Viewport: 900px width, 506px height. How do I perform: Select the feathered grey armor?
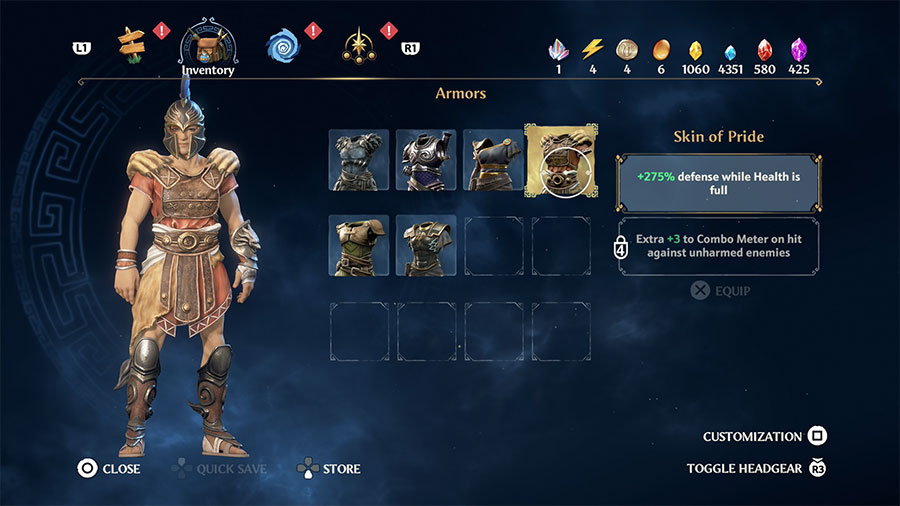359,160
